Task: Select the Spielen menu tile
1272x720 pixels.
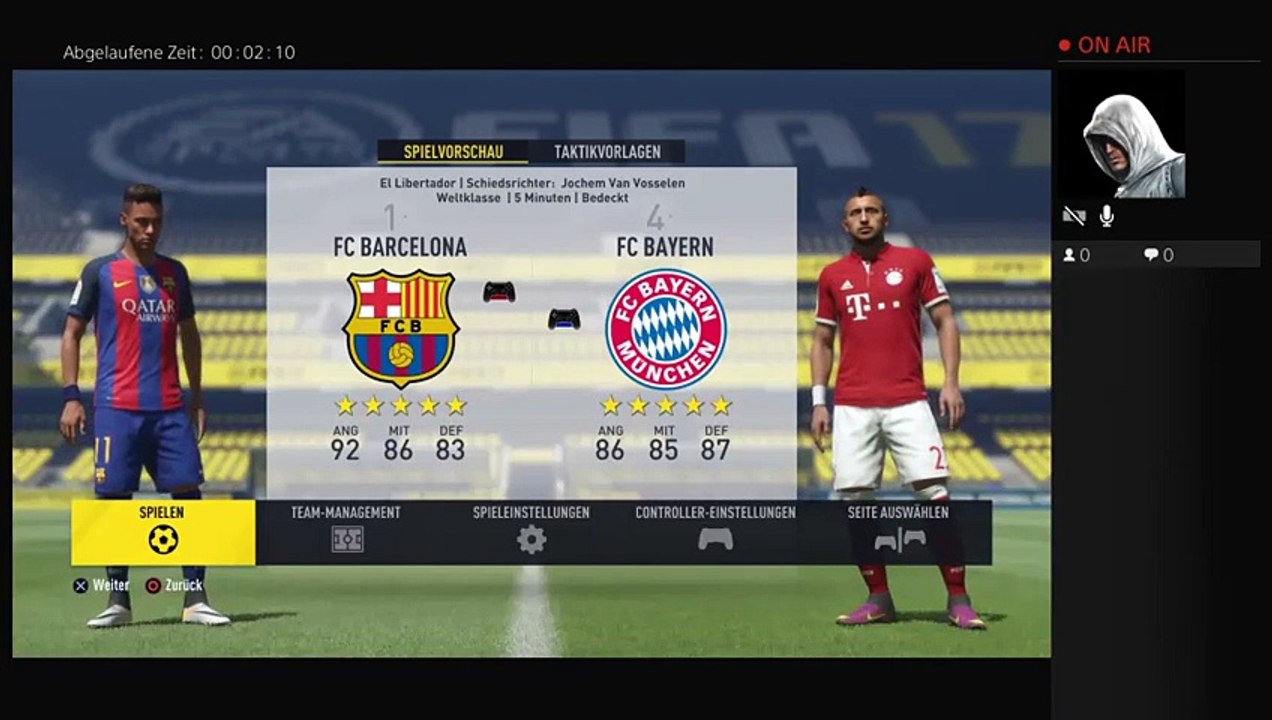Action: 163,532
